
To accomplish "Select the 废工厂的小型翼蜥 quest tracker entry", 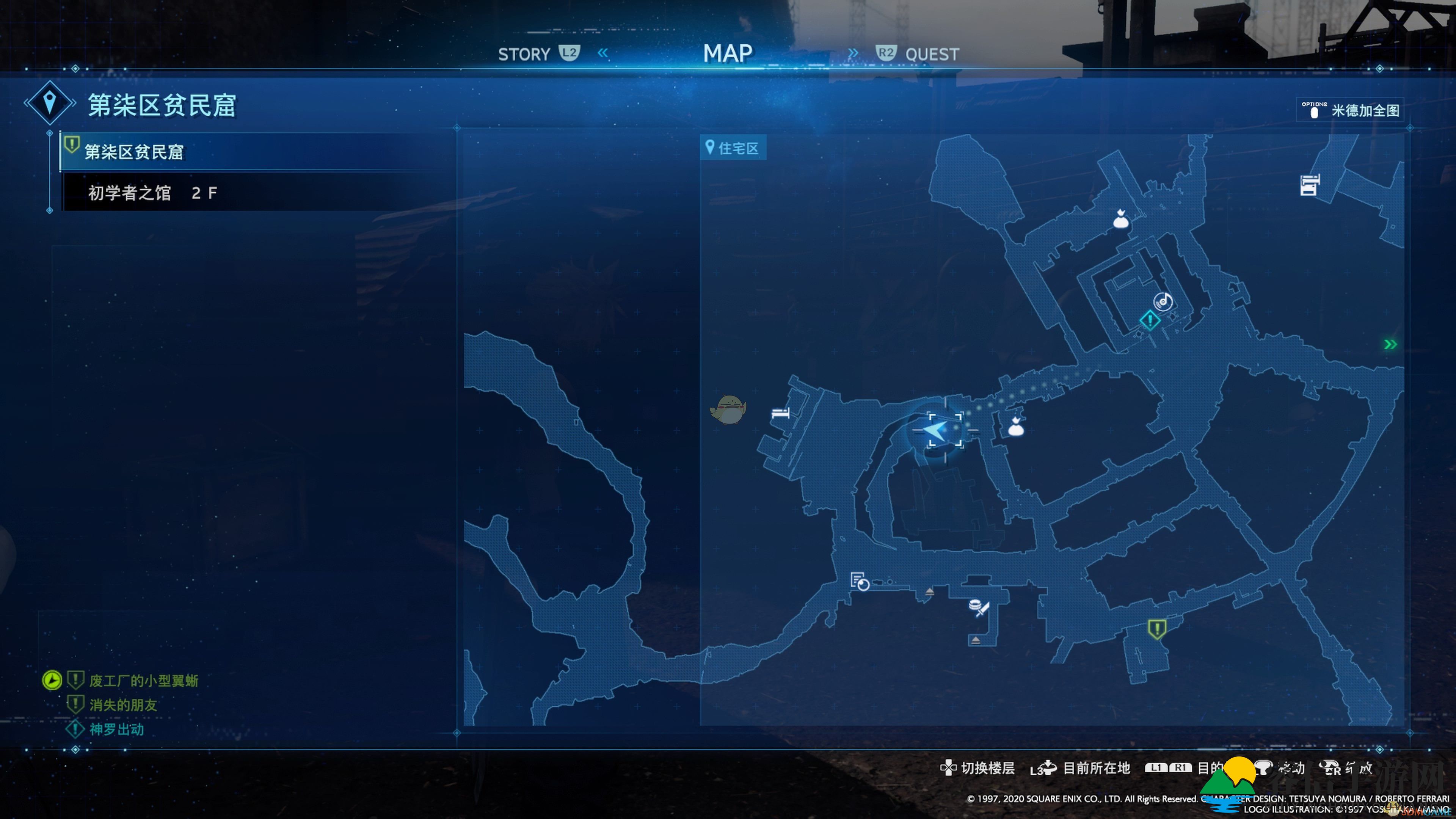I will click(x=144, y=681).
